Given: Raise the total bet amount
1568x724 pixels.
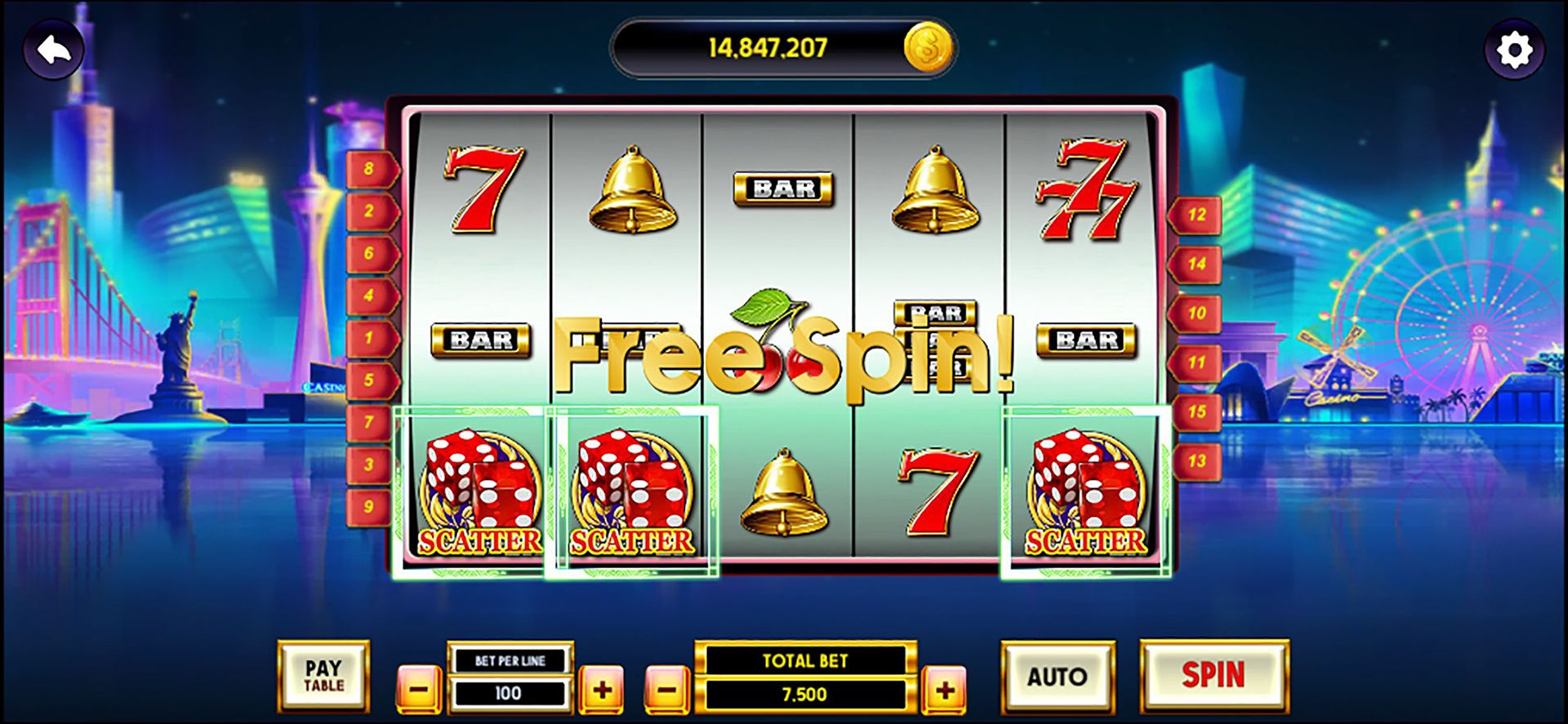Looking at the screenshot, I should (945, 691).
